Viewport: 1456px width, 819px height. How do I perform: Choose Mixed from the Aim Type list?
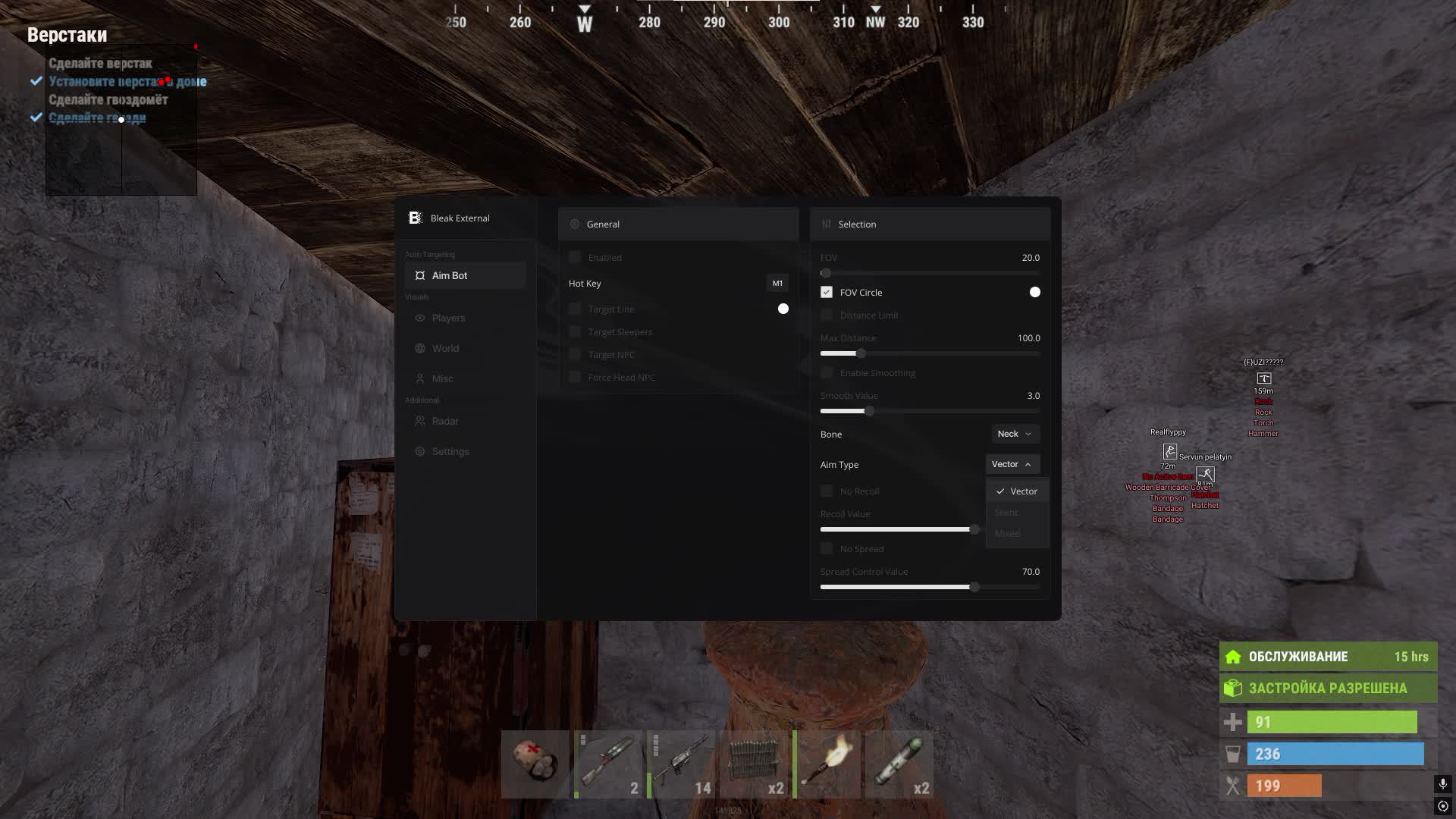tap(1006, 533)
